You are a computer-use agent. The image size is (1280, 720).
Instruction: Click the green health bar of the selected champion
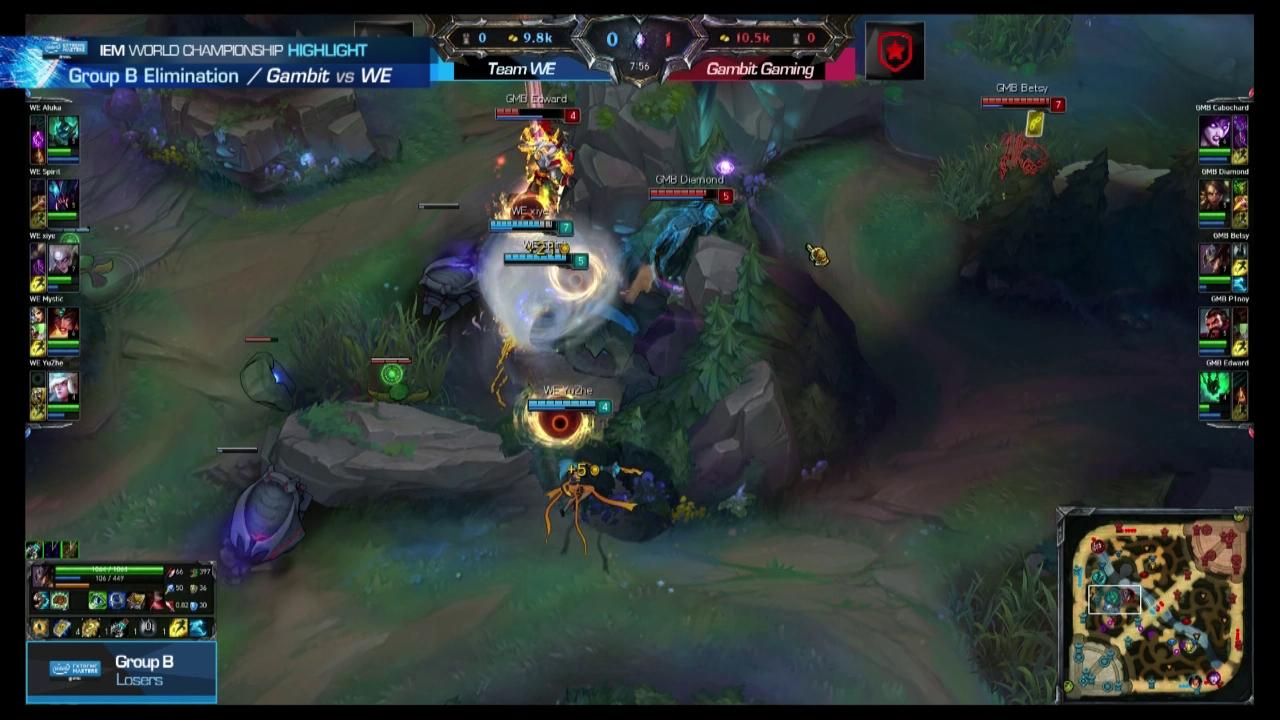click(x=110, y=568)
